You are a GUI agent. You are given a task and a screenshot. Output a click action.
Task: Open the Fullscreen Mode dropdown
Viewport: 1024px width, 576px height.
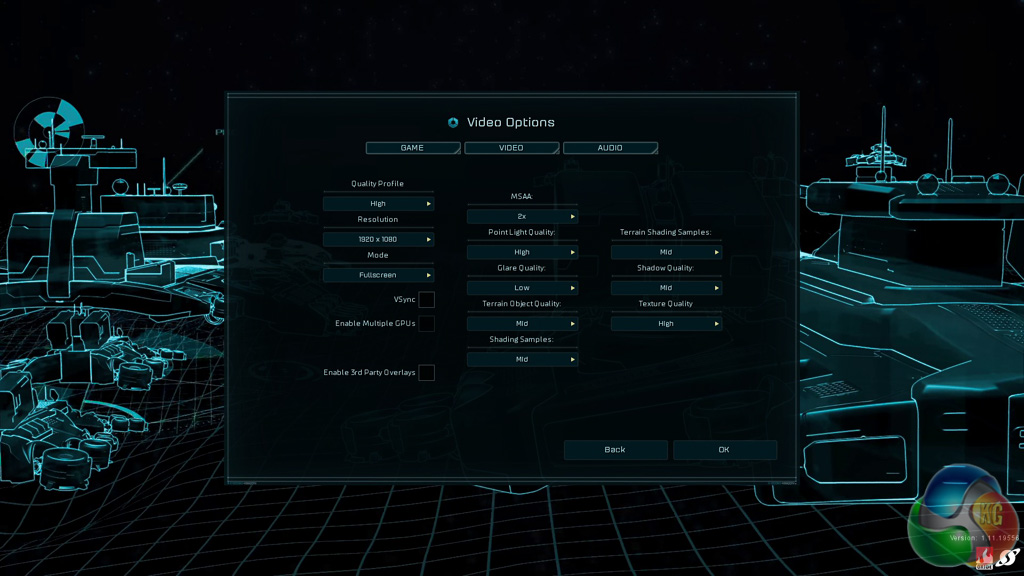tap(378, 275)
